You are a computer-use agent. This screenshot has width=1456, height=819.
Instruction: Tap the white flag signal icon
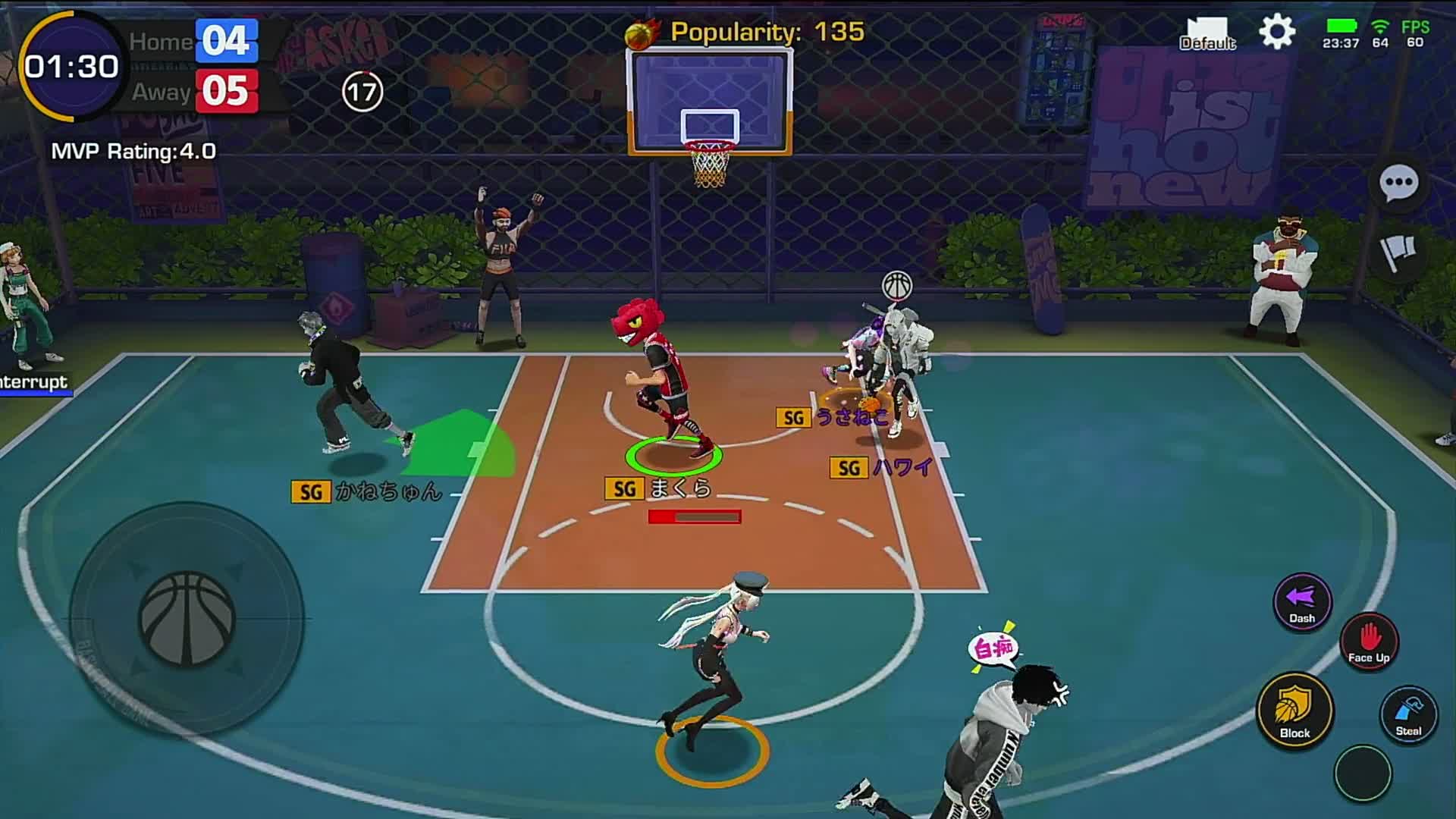(1398, 253)
